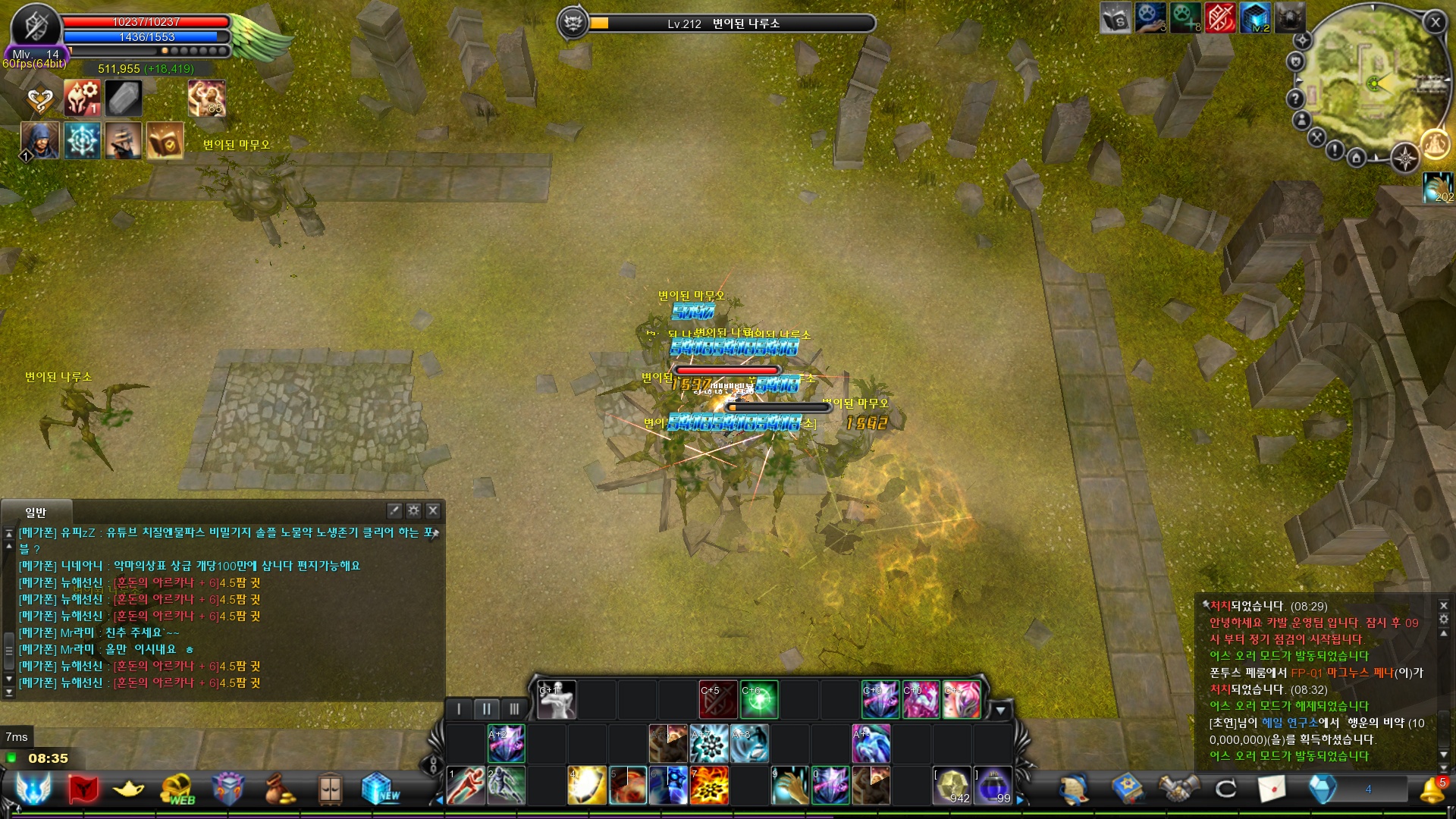Open the quest scroll icon near bottom right
Image resolution: width=1456 pixels, height=819 pixels.
1073,790
